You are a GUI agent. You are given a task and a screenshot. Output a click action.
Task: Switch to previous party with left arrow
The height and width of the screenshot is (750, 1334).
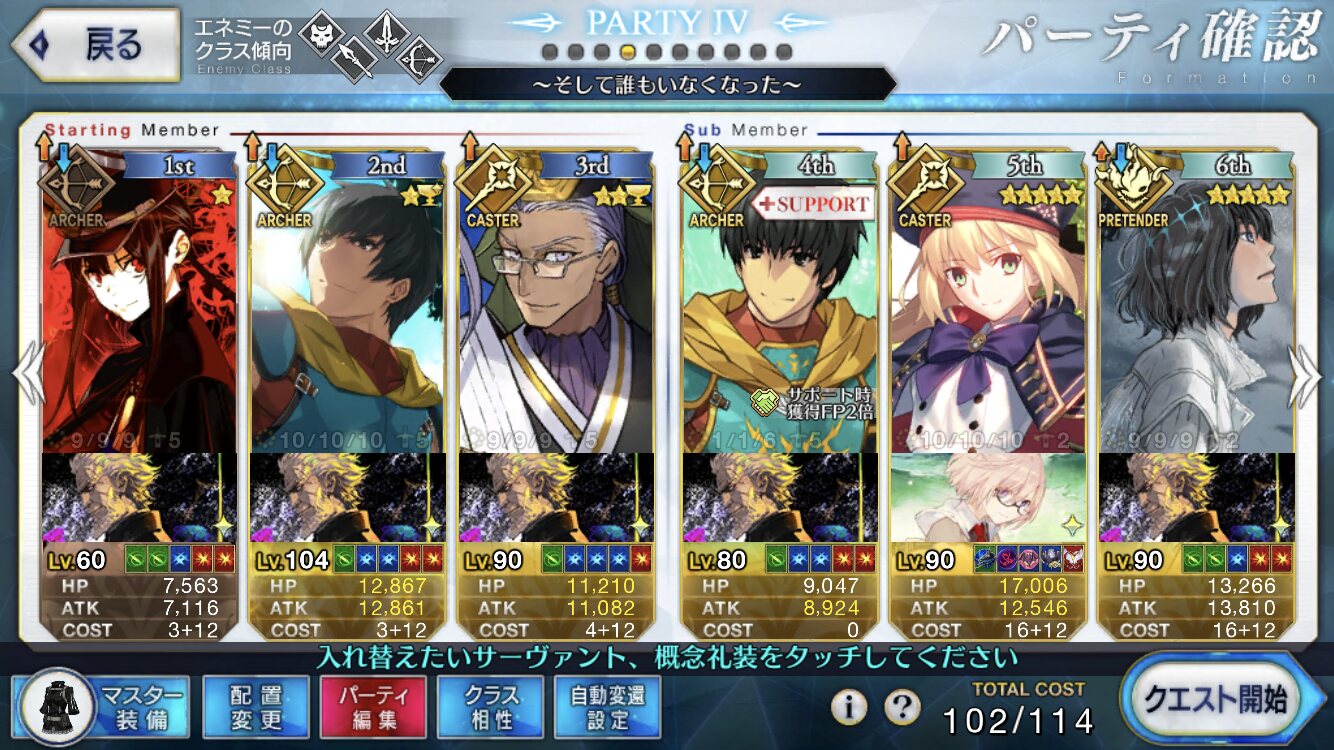coord(28,375)
